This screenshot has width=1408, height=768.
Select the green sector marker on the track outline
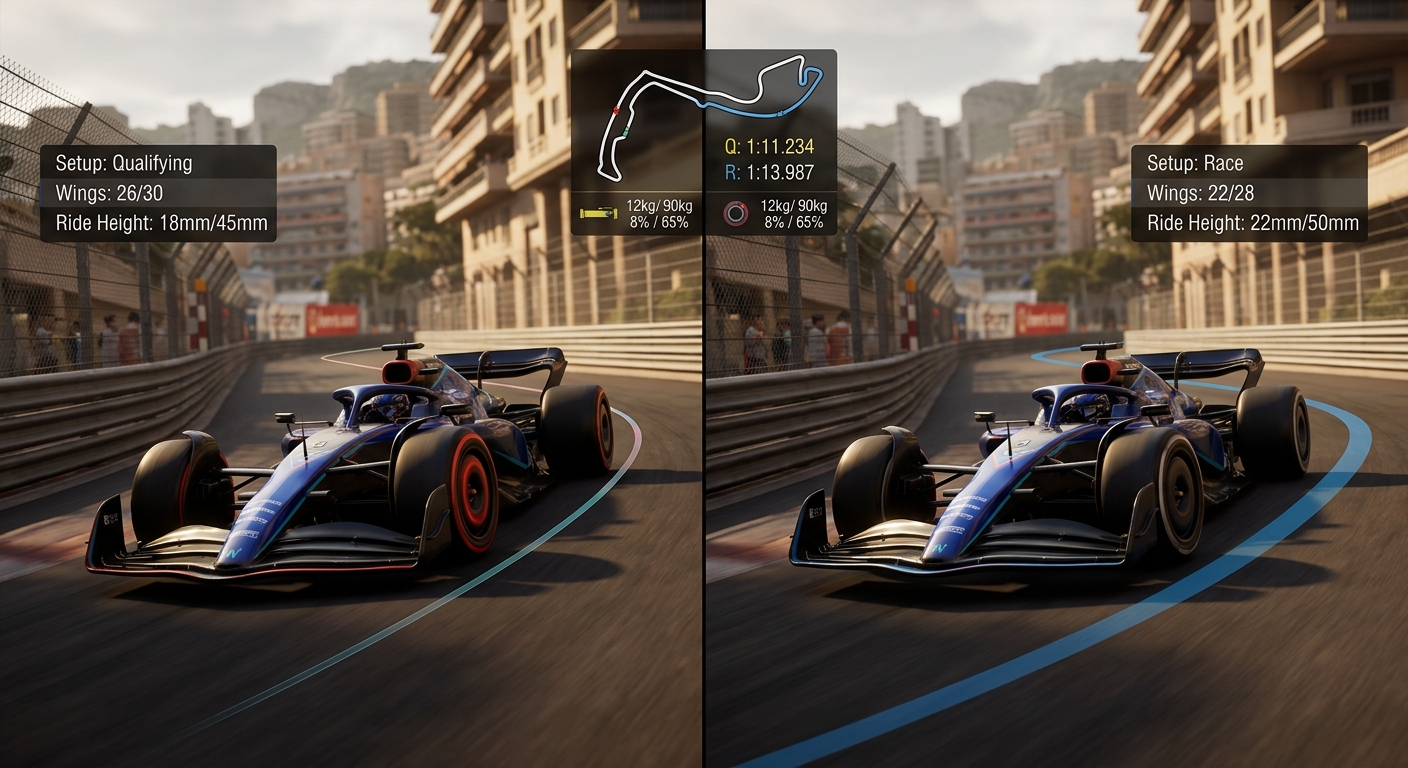point(625,132)
